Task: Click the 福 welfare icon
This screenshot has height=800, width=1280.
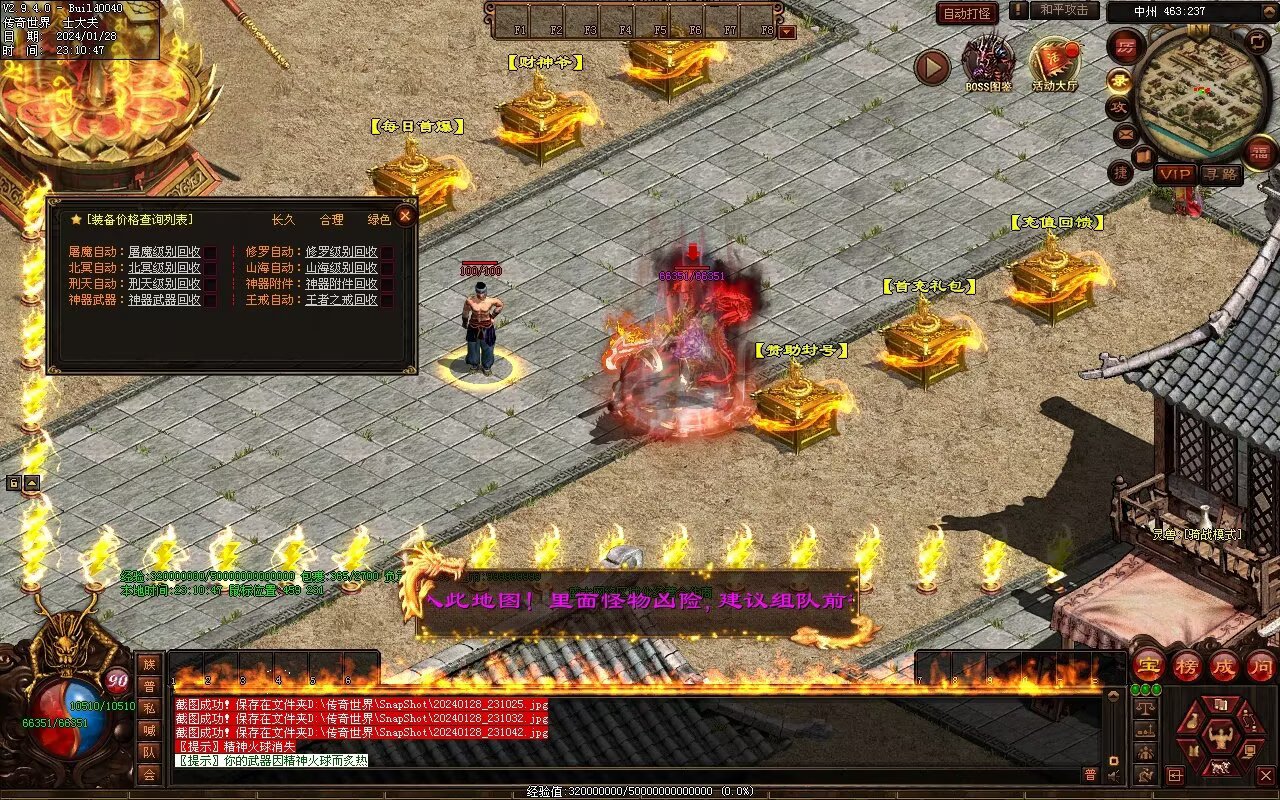Action: click(x=1261, y=152)
